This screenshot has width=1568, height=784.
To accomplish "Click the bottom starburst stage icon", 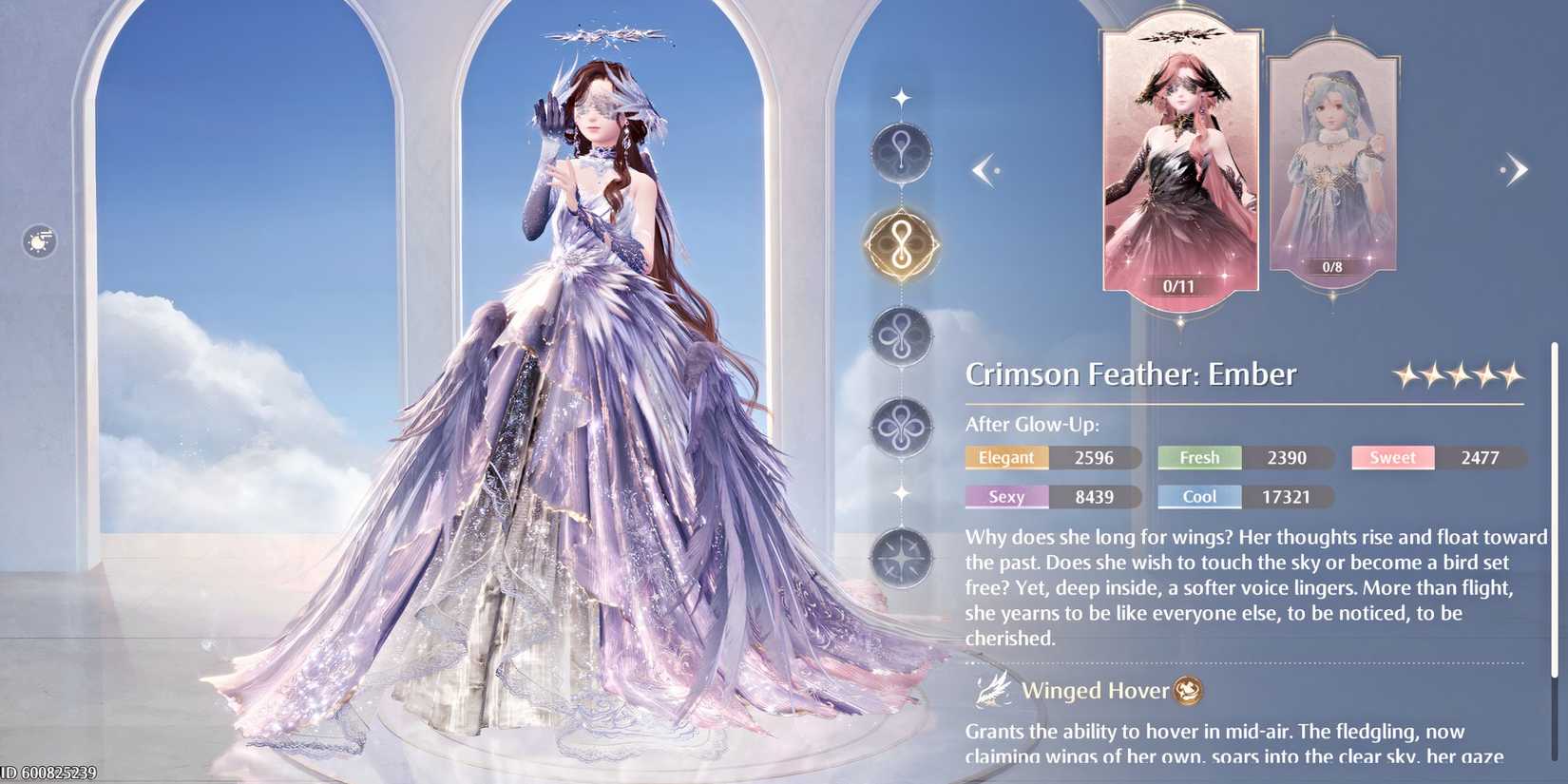I will coord(903,559).
